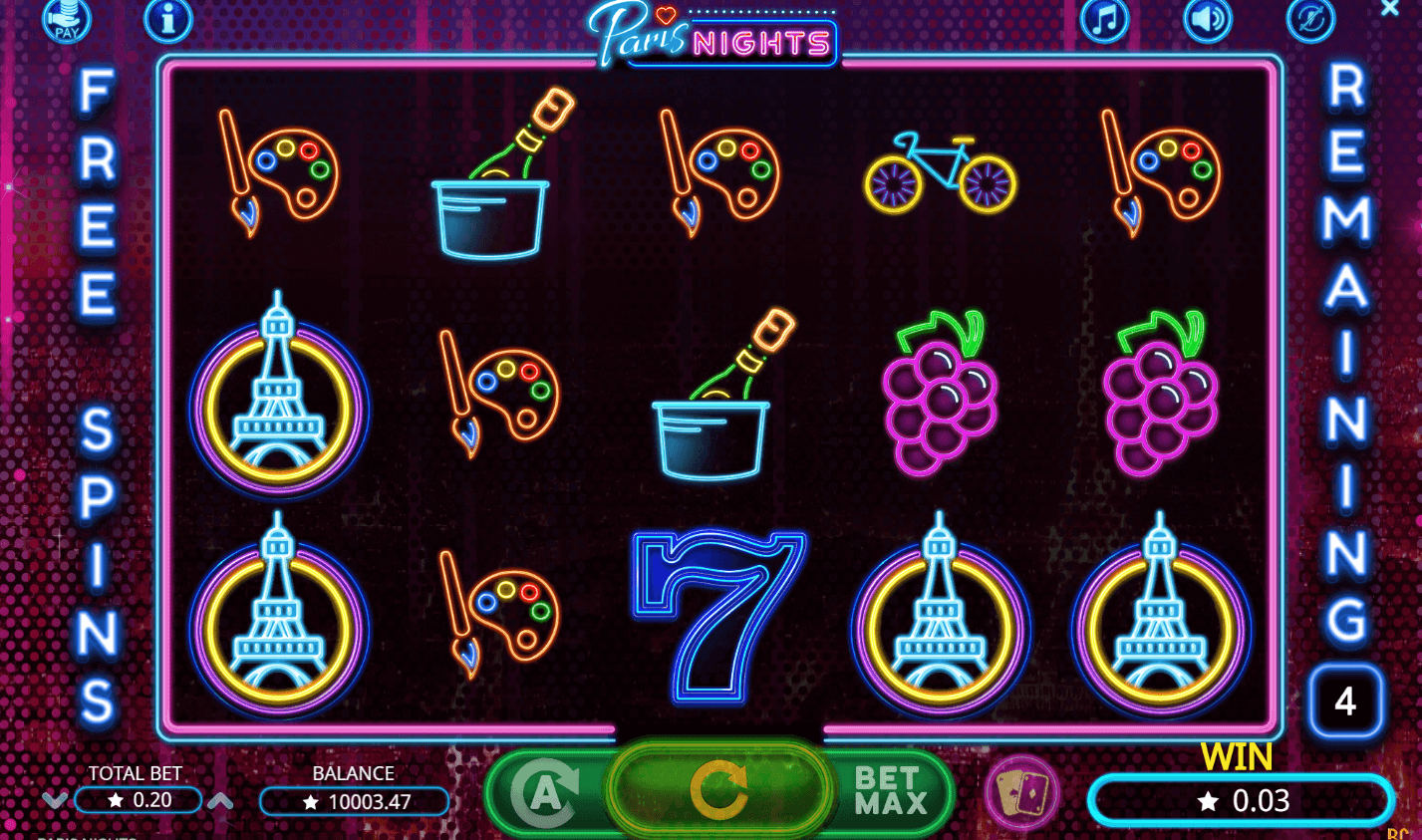Activate the autoplay A button
This screenshot has width=1422, height=840.
pyautogui.click(x=543, y=793)
